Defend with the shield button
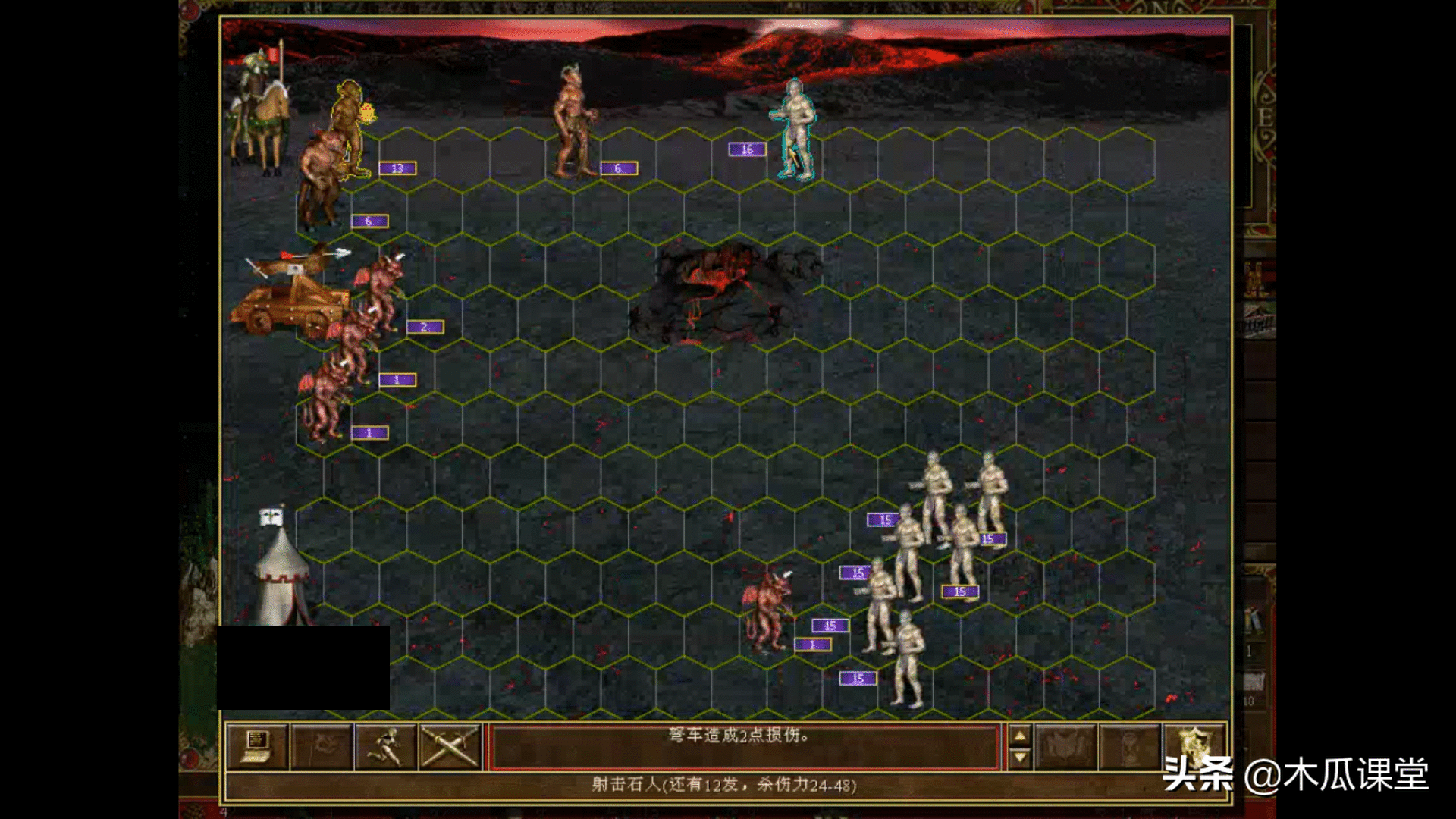The width and height of the screenshot is (1456, 819). pyautogui.click(x=1194, y=747)
